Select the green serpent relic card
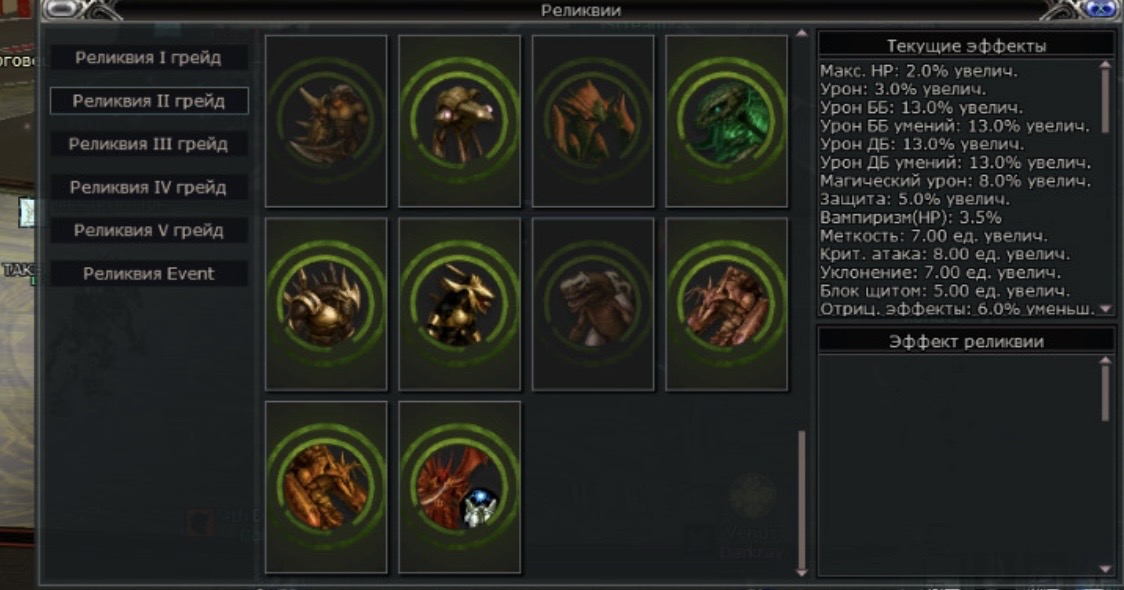This screenshot has width=1124, height=590. (726, 121)
